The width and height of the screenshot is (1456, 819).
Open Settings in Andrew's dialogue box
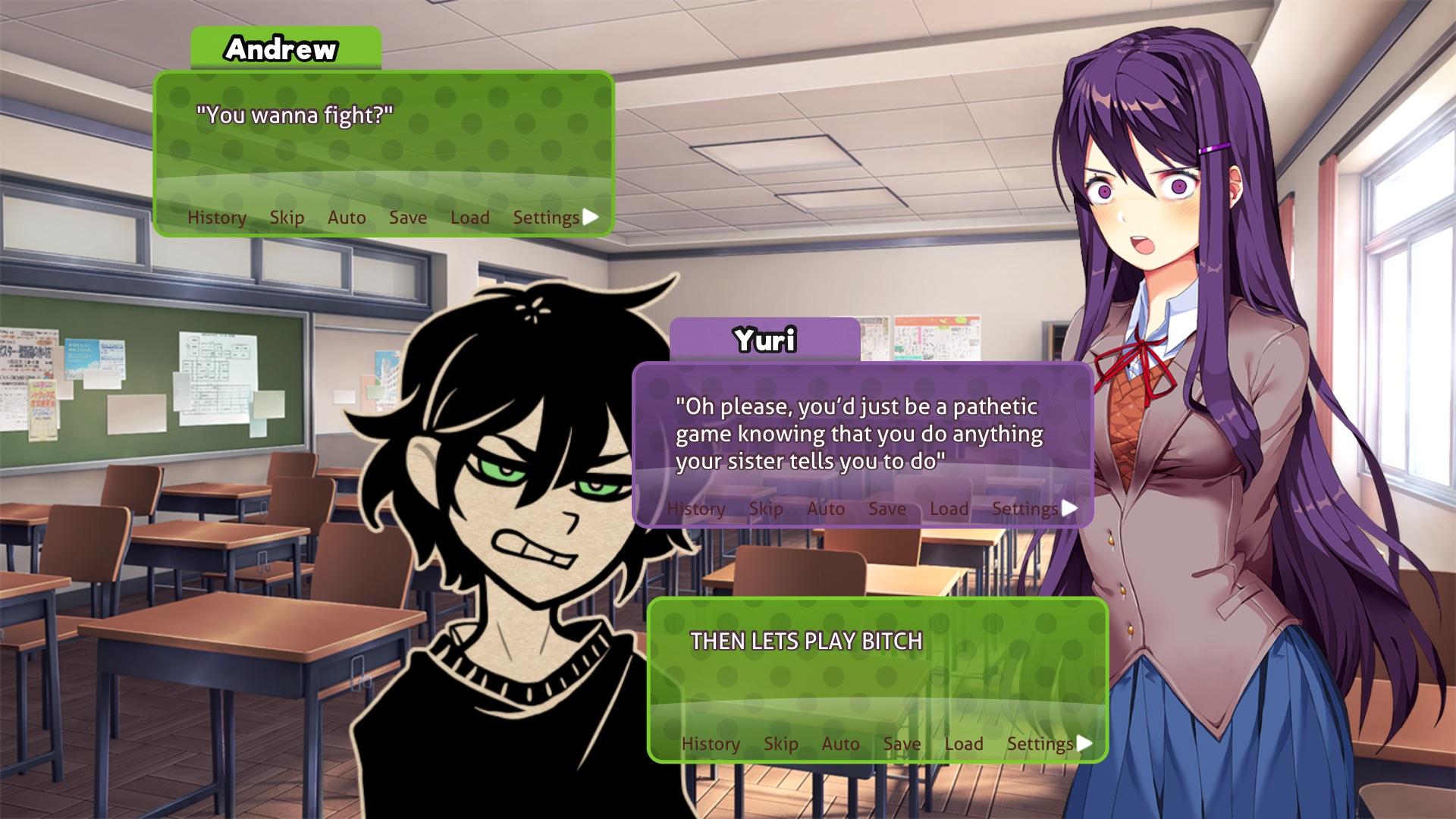point(546,218)
